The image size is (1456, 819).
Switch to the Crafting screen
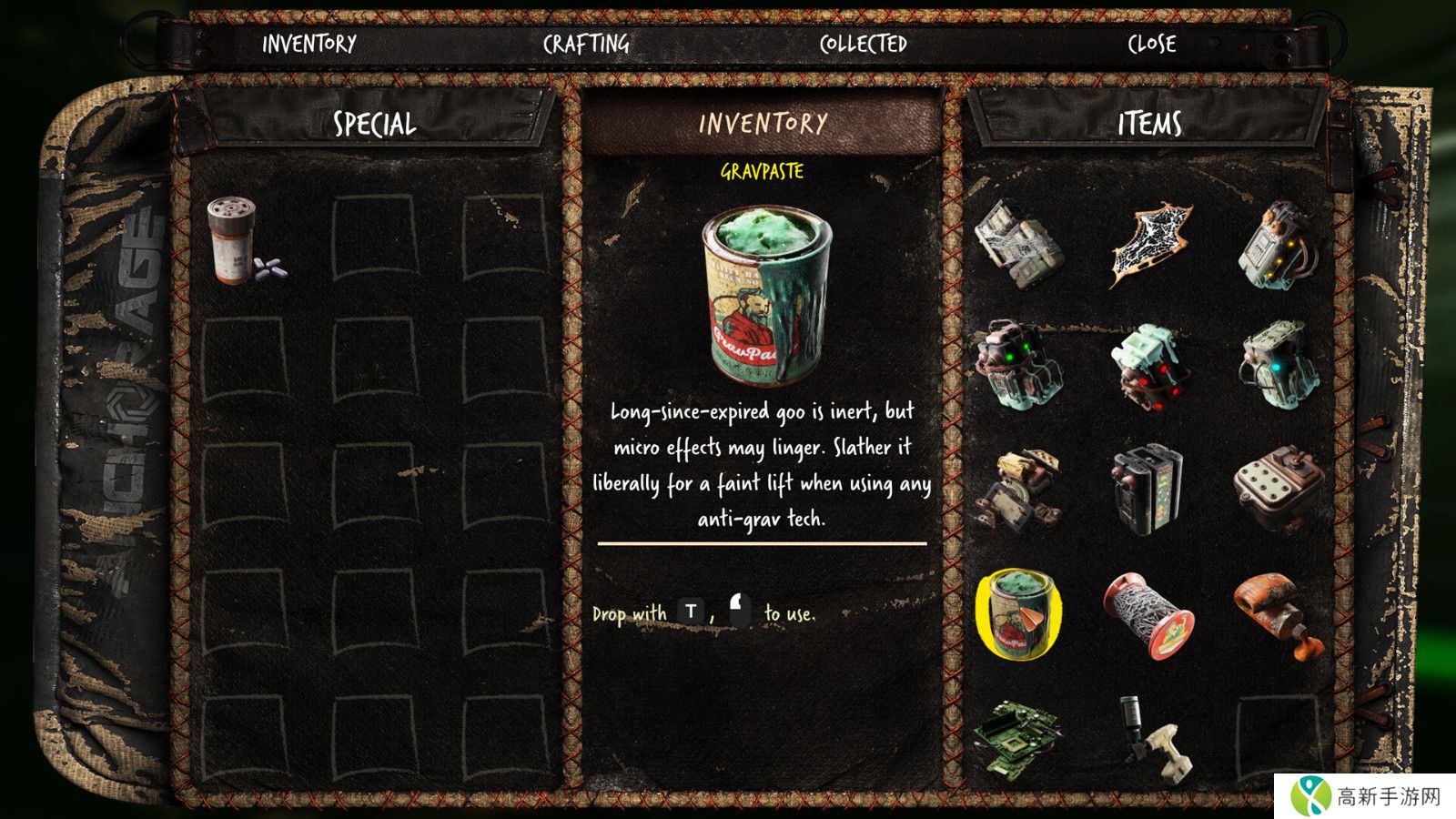pos(586,44)
